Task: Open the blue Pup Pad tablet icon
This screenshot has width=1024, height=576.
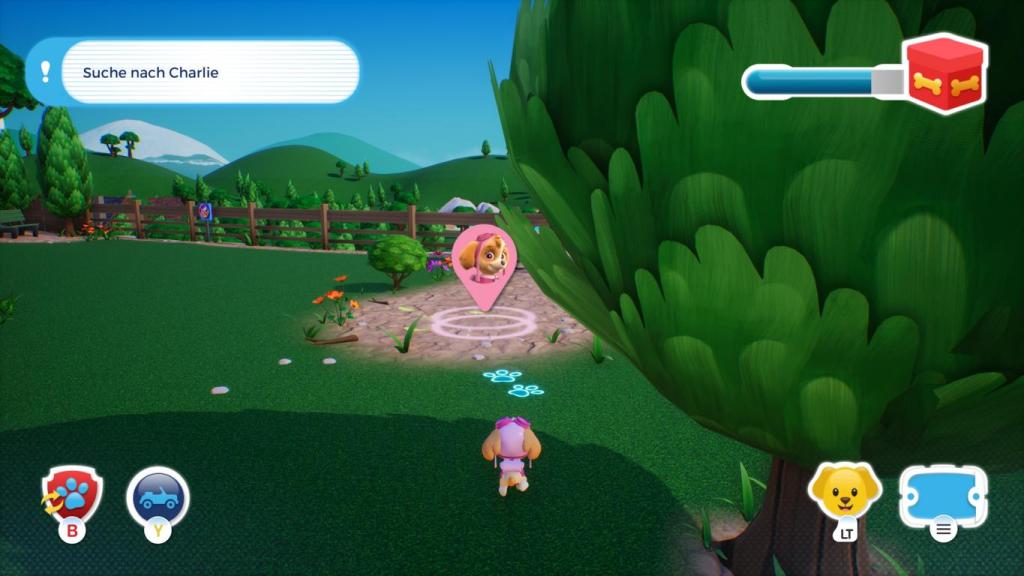Action: pos(943,495)
